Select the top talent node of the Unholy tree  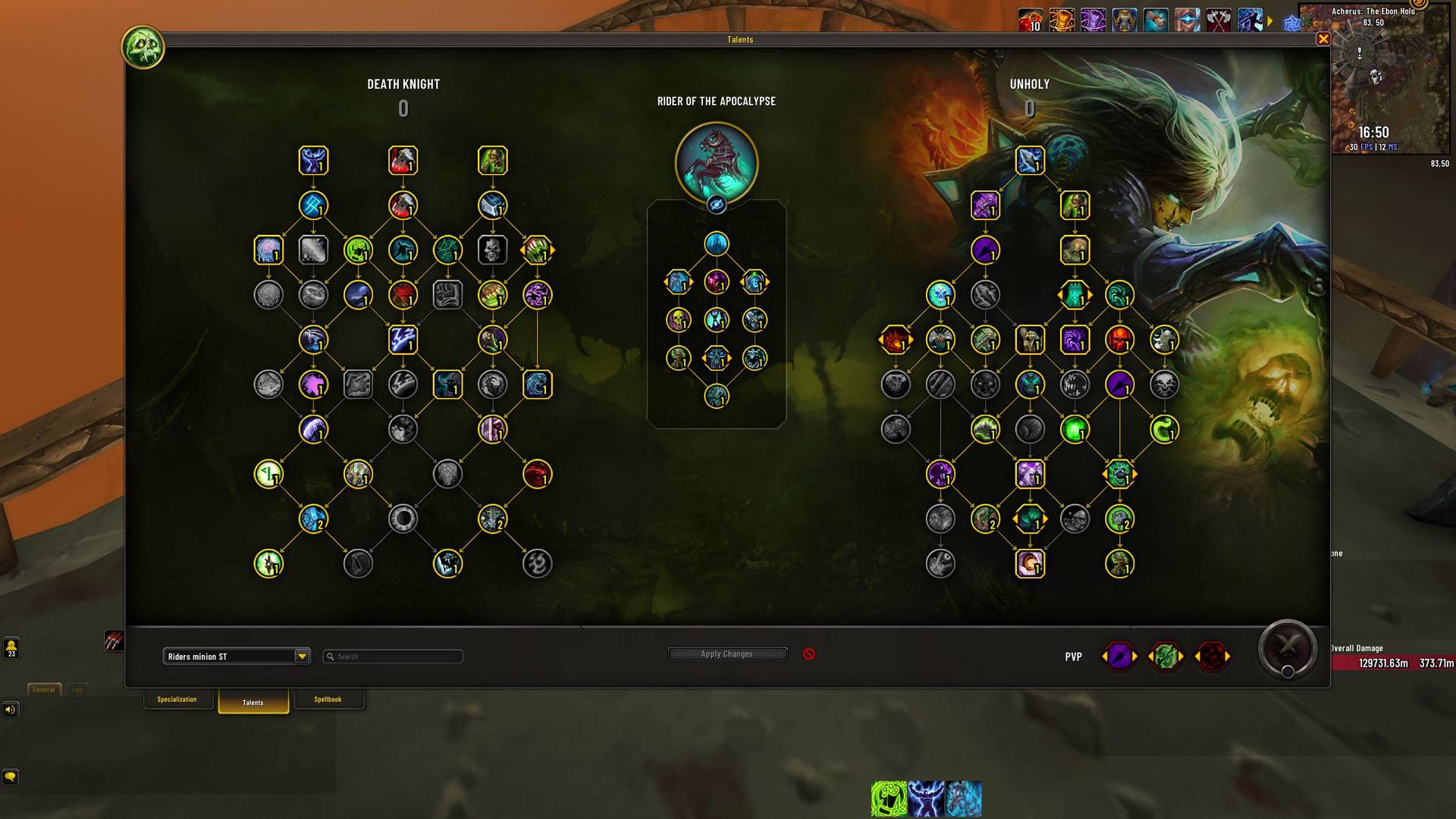tap(1029, 160)
